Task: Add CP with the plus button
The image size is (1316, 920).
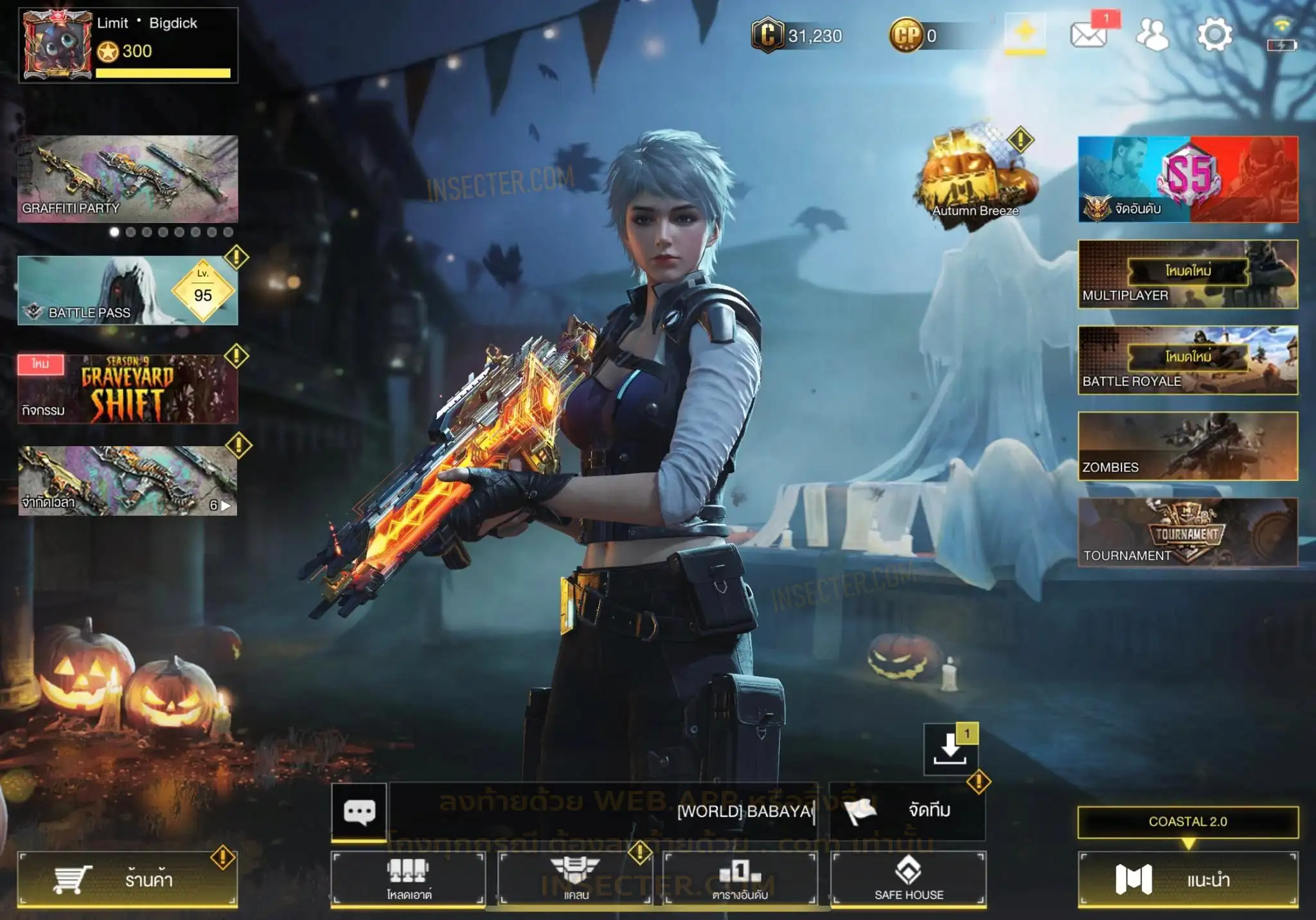Action: pos(1025,33)
